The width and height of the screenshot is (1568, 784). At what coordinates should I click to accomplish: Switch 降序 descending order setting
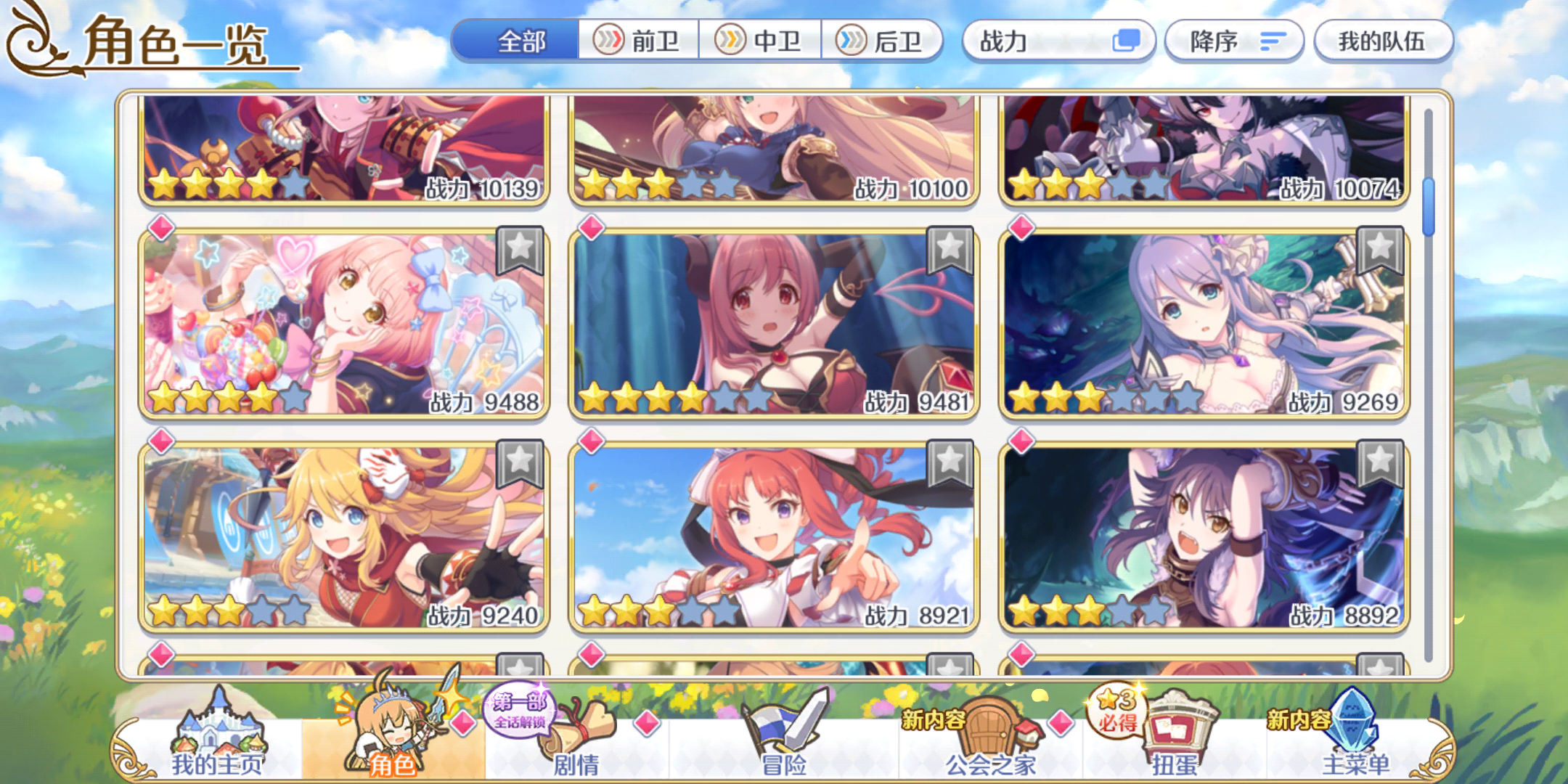(x=1233, y=41)
